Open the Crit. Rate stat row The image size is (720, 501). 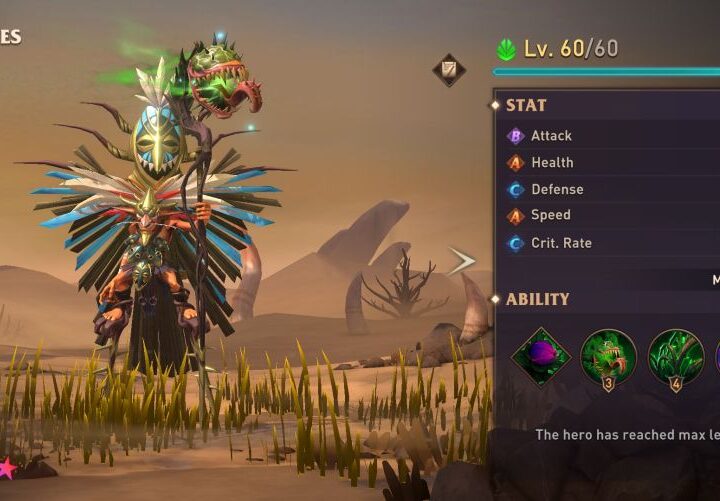tap(610, 243)
